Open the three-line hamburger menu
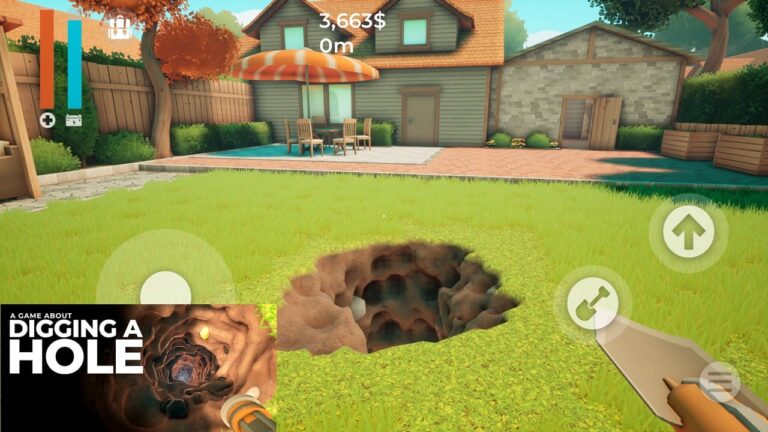 pyautogui.click(x=719, y=381)
